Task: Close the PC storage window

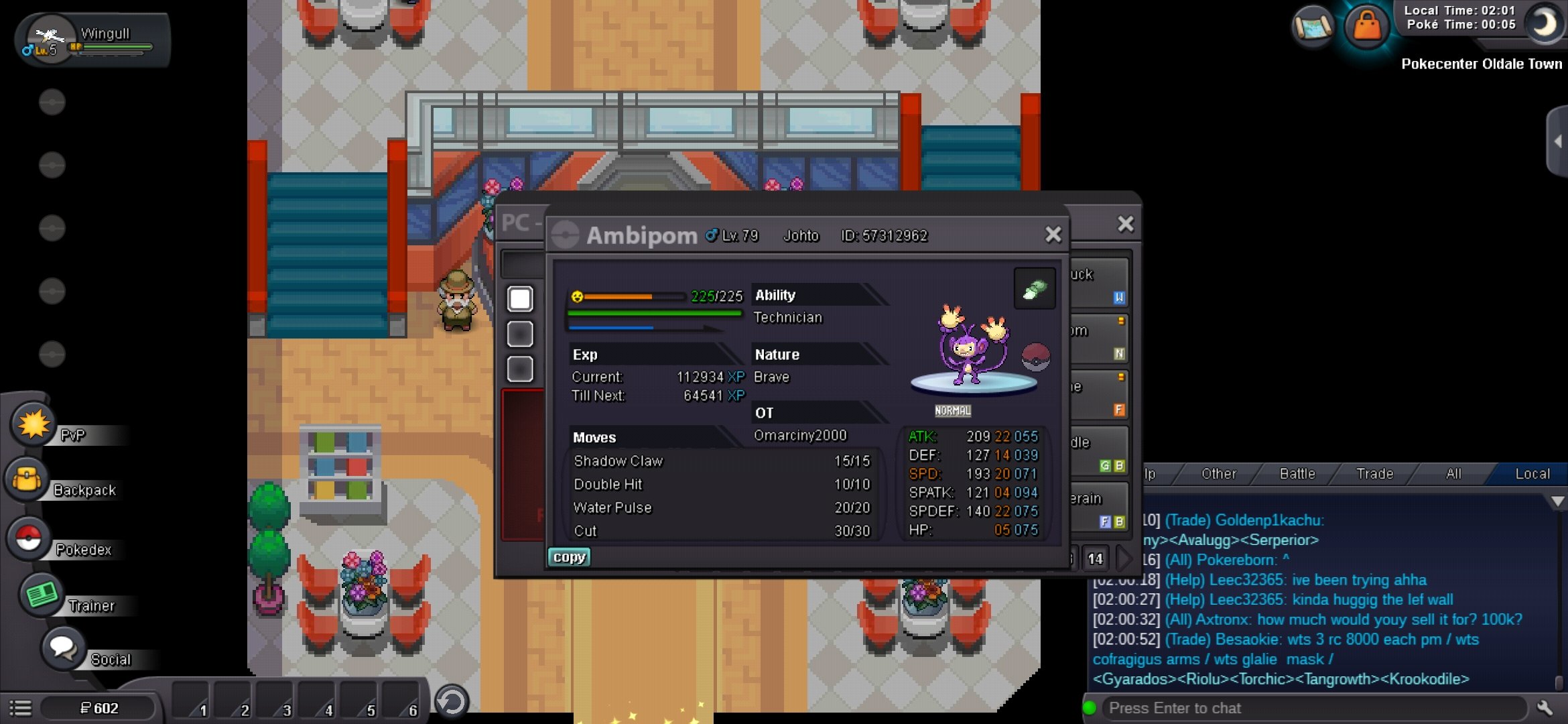Action: 1126,223
